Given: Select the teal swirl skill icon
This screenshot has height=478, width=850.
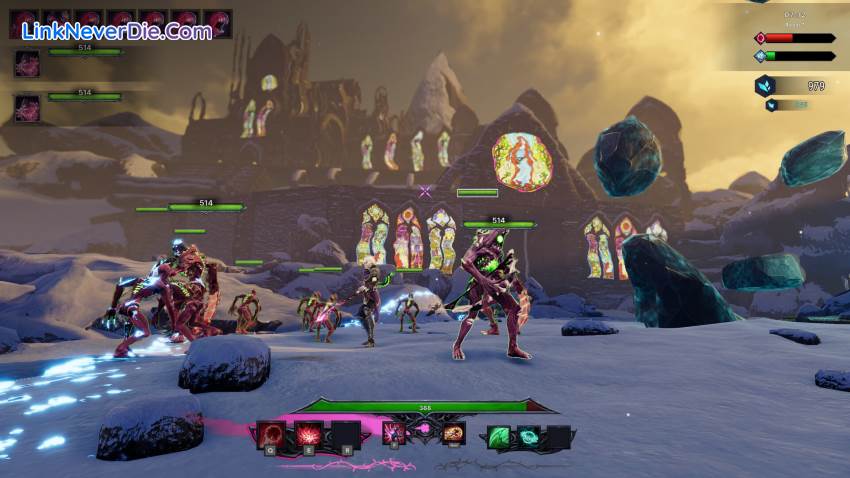Looking at the screenshot, I should [528, 437].
